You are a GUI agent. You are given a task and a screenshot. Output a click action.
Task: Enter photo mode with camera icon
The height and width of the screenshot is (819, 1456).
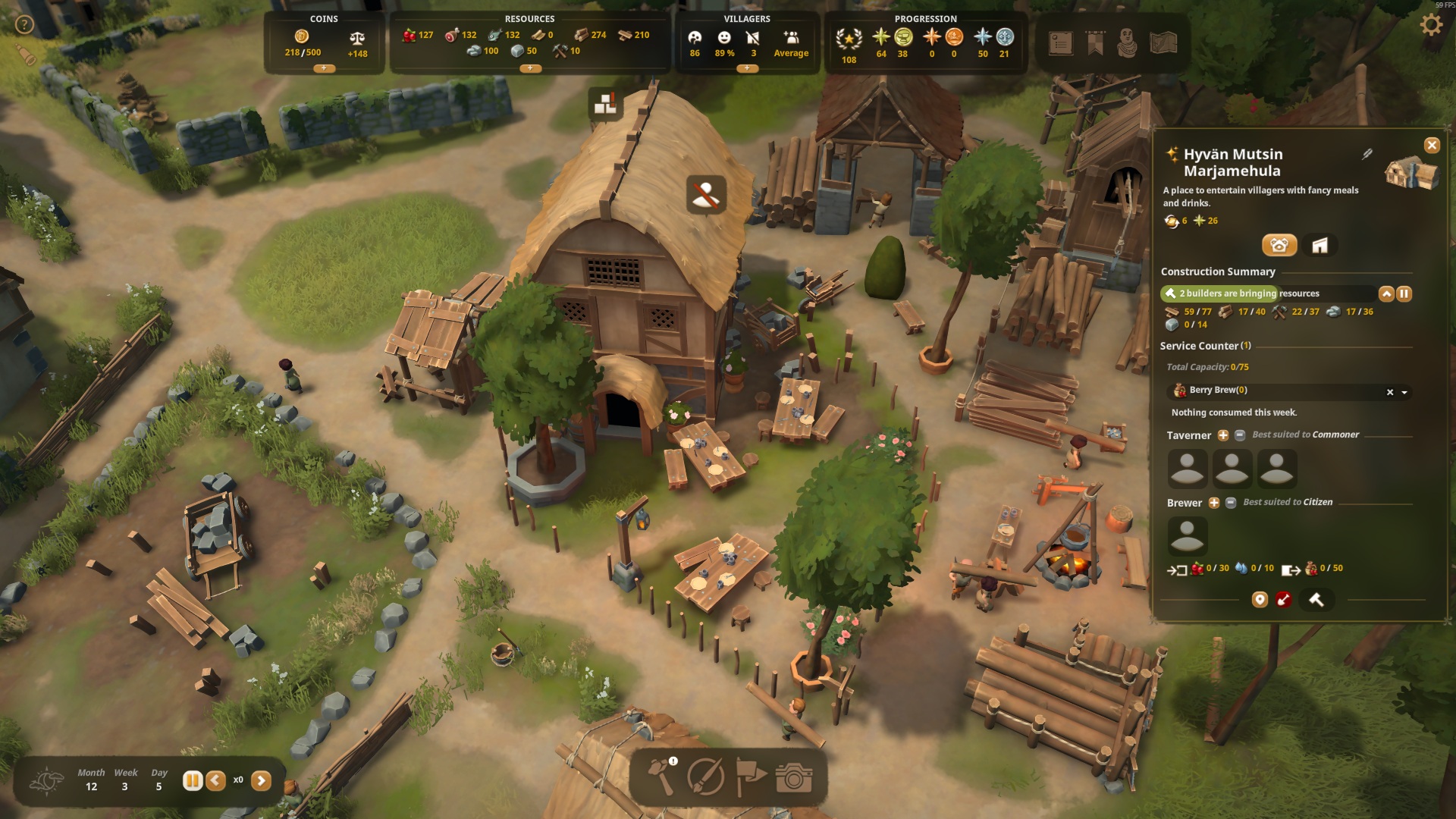(794, 777)
